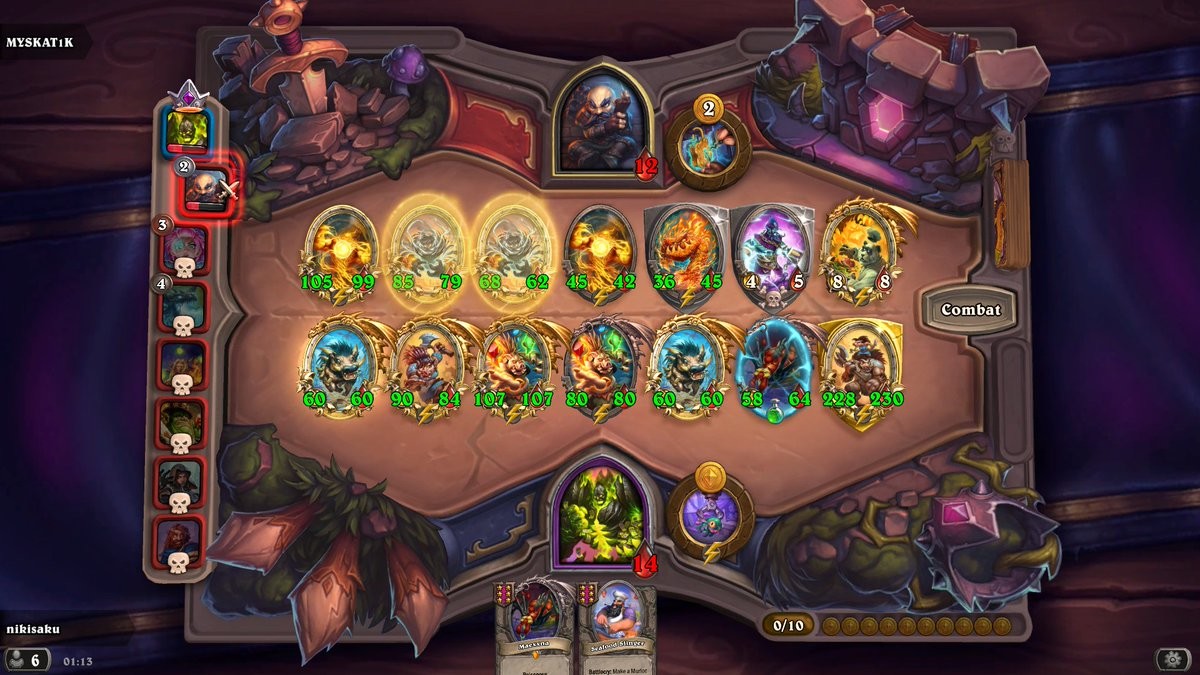Target the enemy 105/99 elemental minion
The image size is (1200, 675).
click(x=340, y=250)
